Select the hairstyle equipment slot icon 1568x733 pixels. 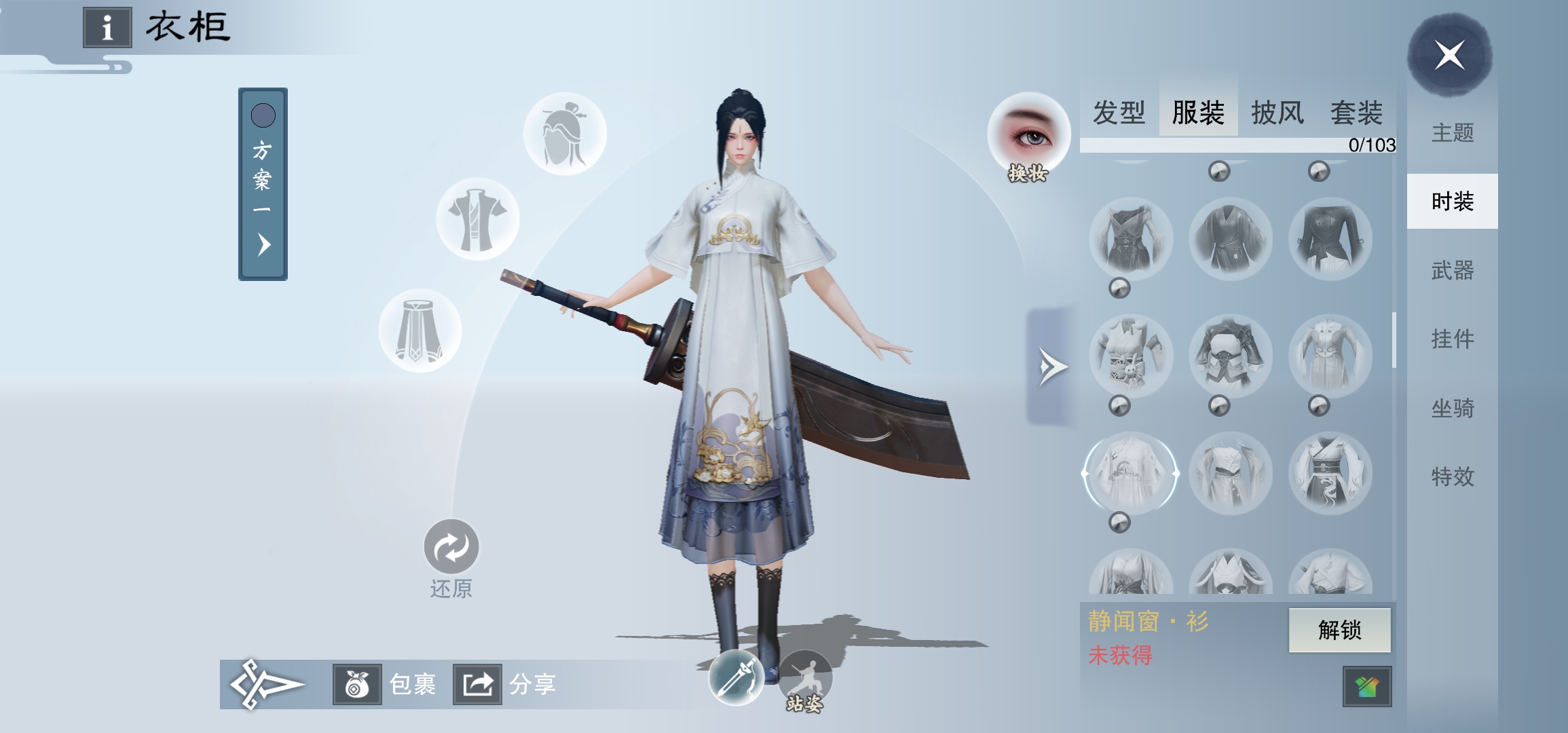[565, 134]
